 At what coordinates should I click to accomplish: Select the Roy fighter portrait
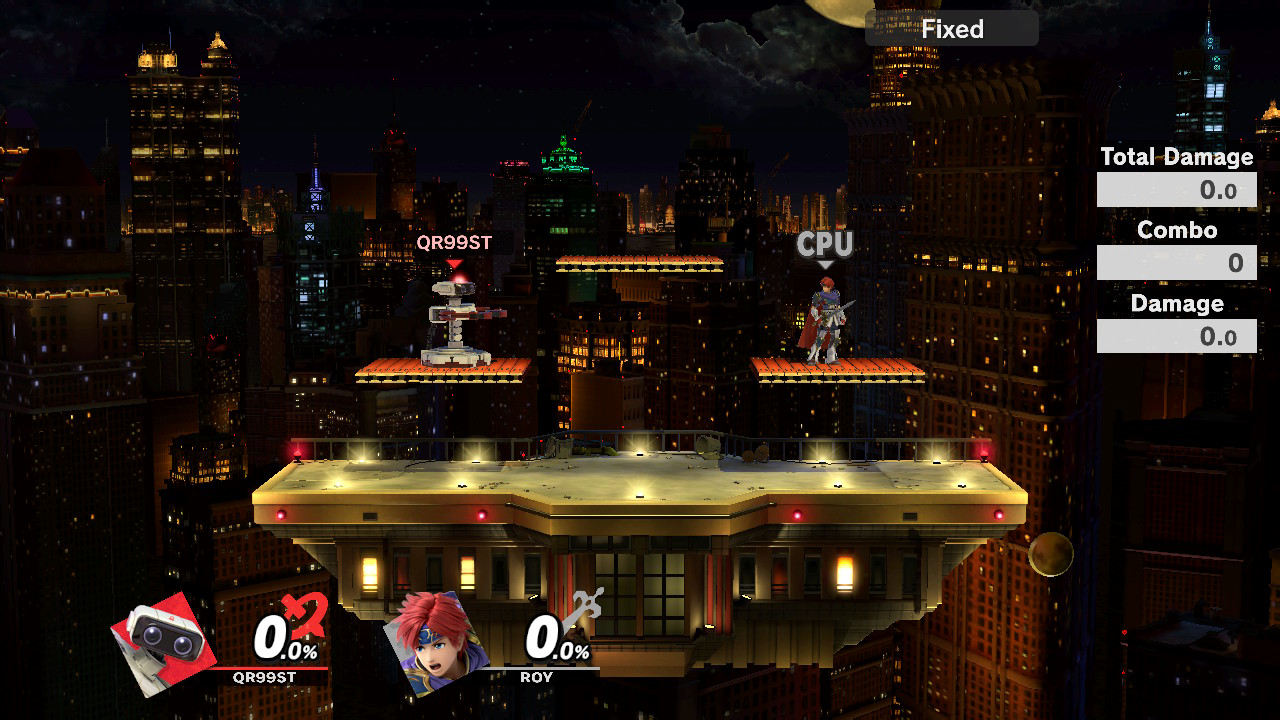(x=437, y=641)
